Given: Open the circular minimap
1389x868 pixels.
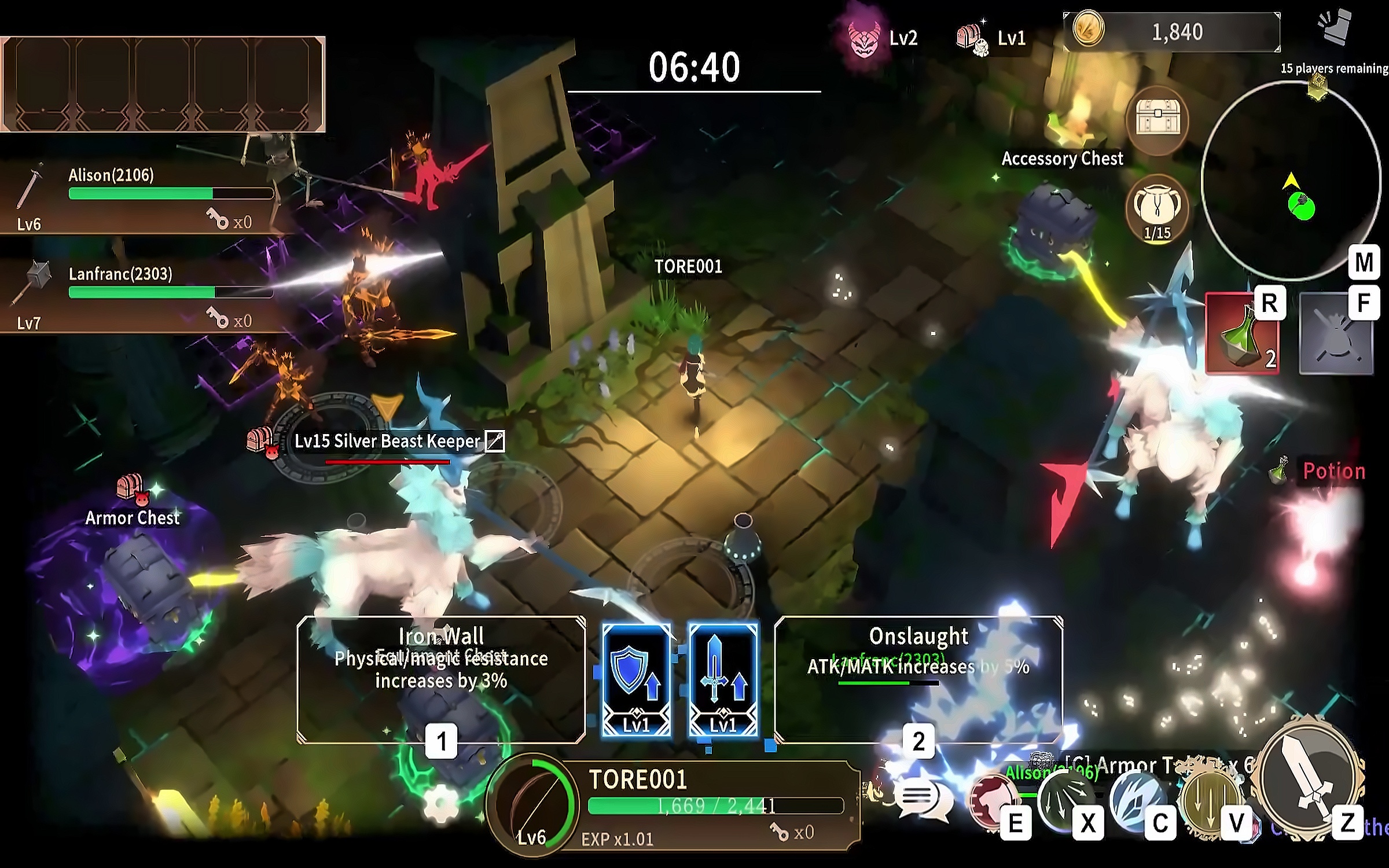Looking at the screenshot, I should [x=1292, y=181].
